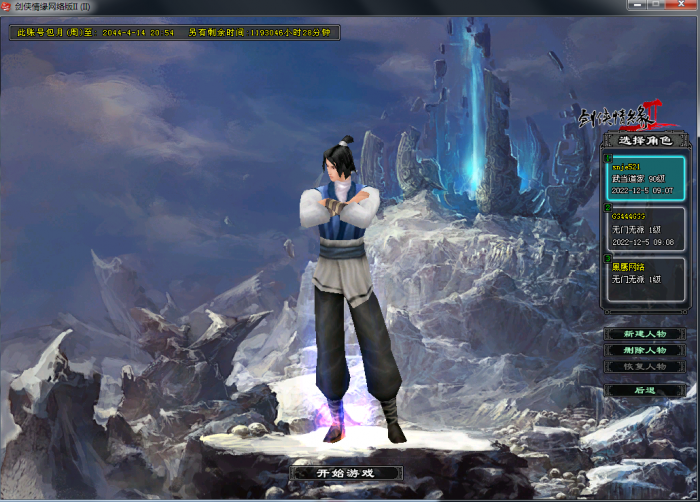Screen dimensions: 700x502
Task: Go back with the 后退 button
Action: [x=644, y=390]
